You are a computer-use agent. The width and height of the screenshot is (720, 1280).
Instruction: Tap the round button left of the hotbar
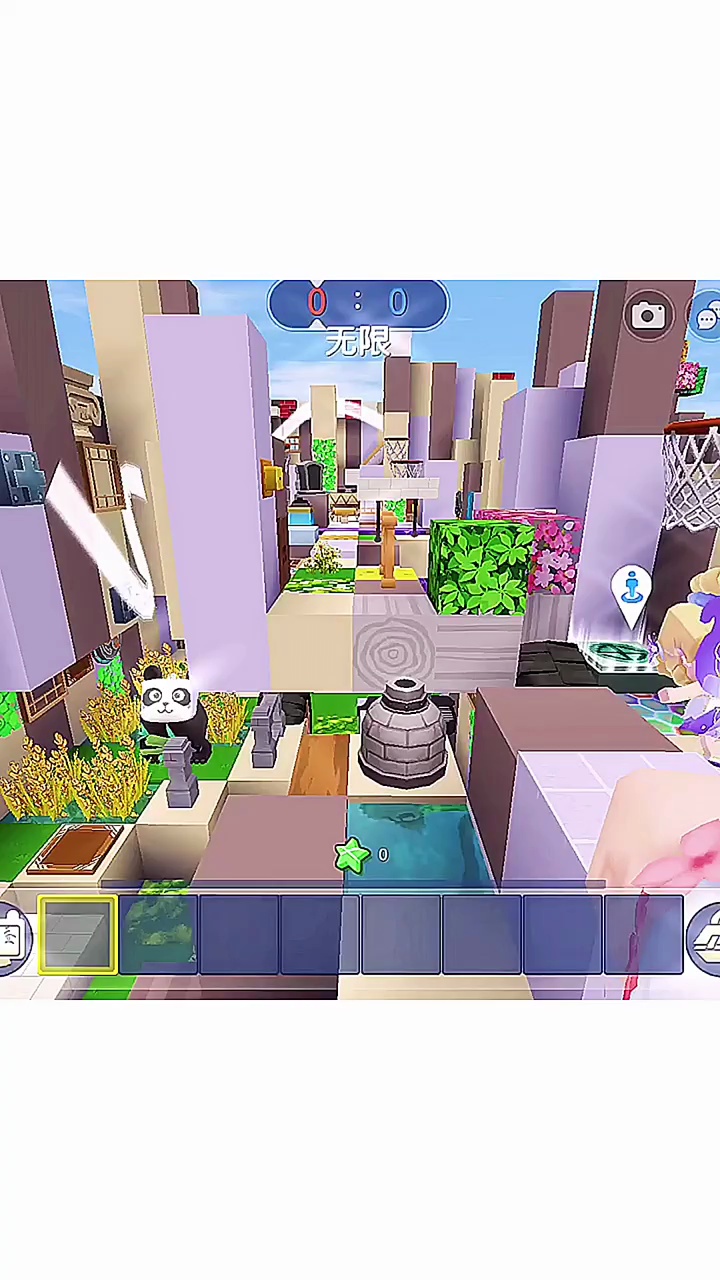point(12,938)
